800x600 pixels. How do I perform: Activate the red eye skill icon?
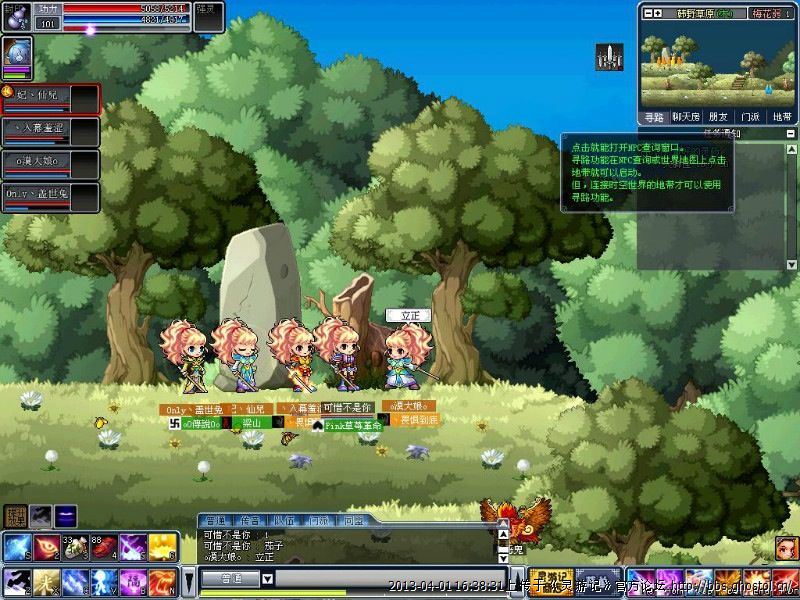[46, 547]
